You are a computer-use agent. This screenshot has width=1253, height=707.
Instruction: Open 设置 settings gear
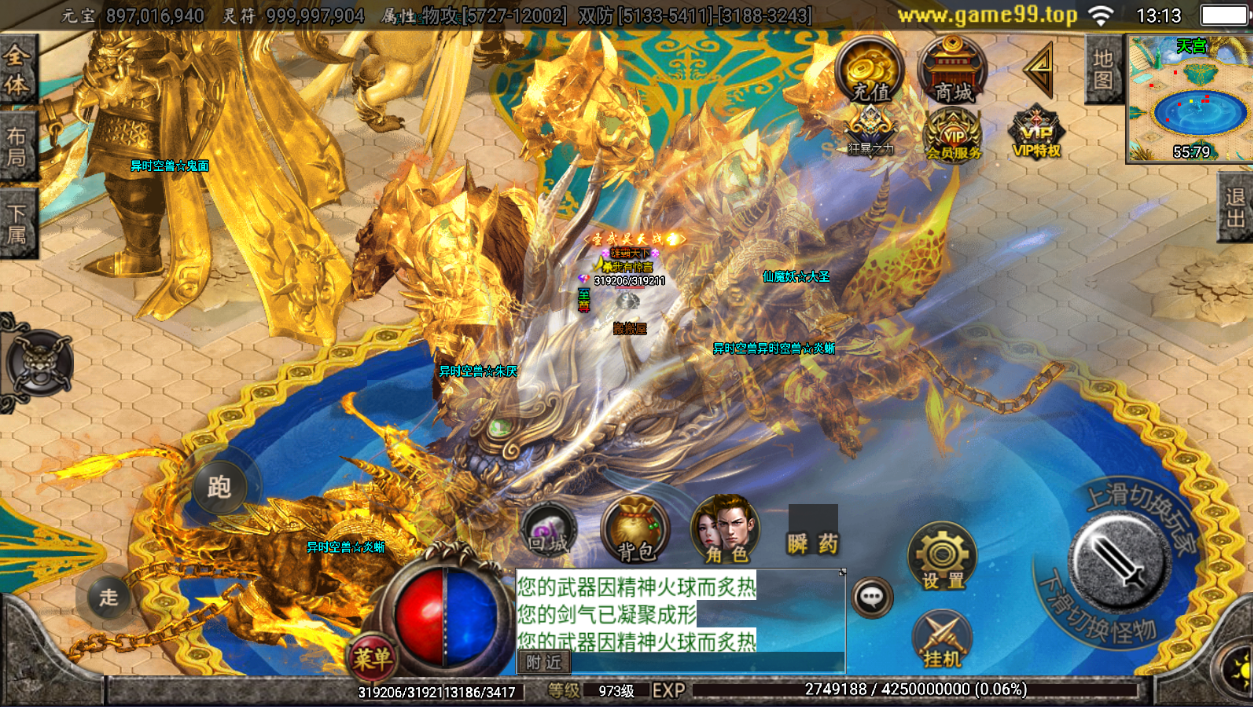click(942, 557)
